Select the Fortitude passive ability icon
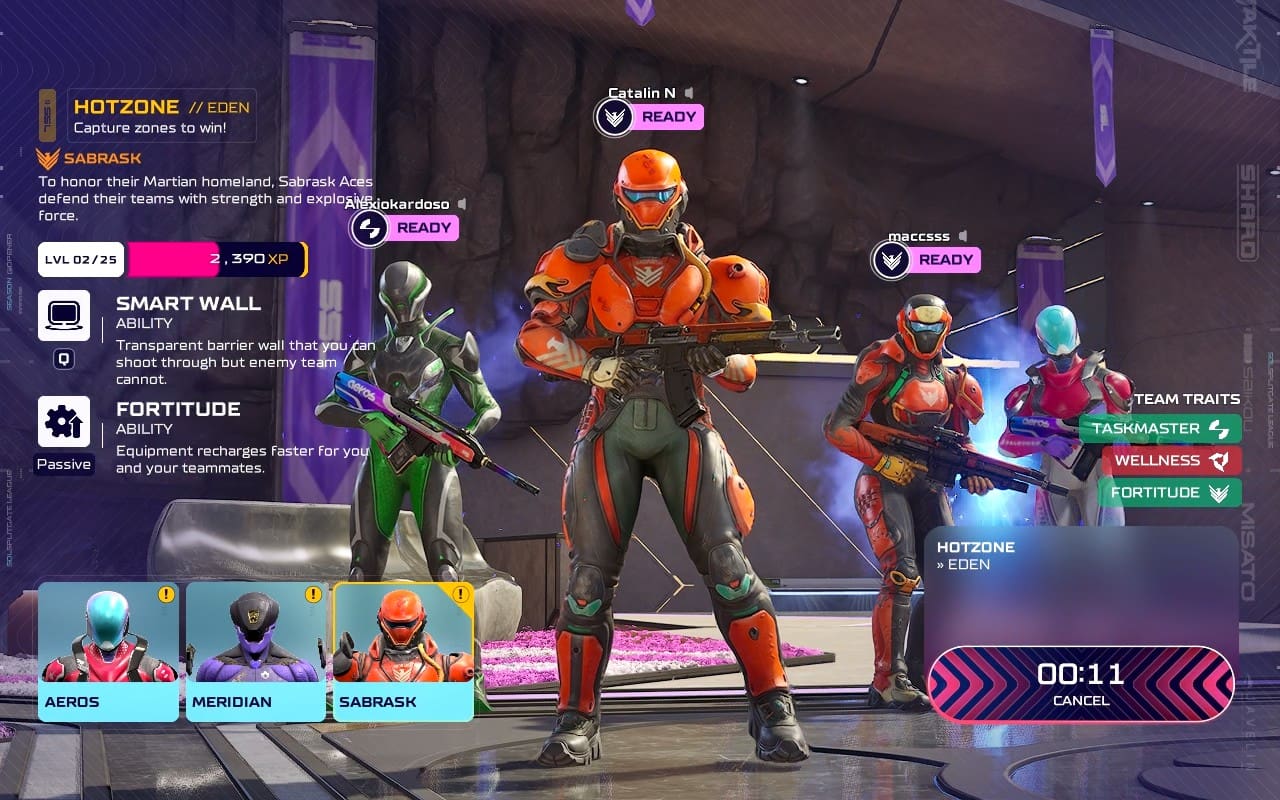This screenshot has width=1280, height=800. 64,422
